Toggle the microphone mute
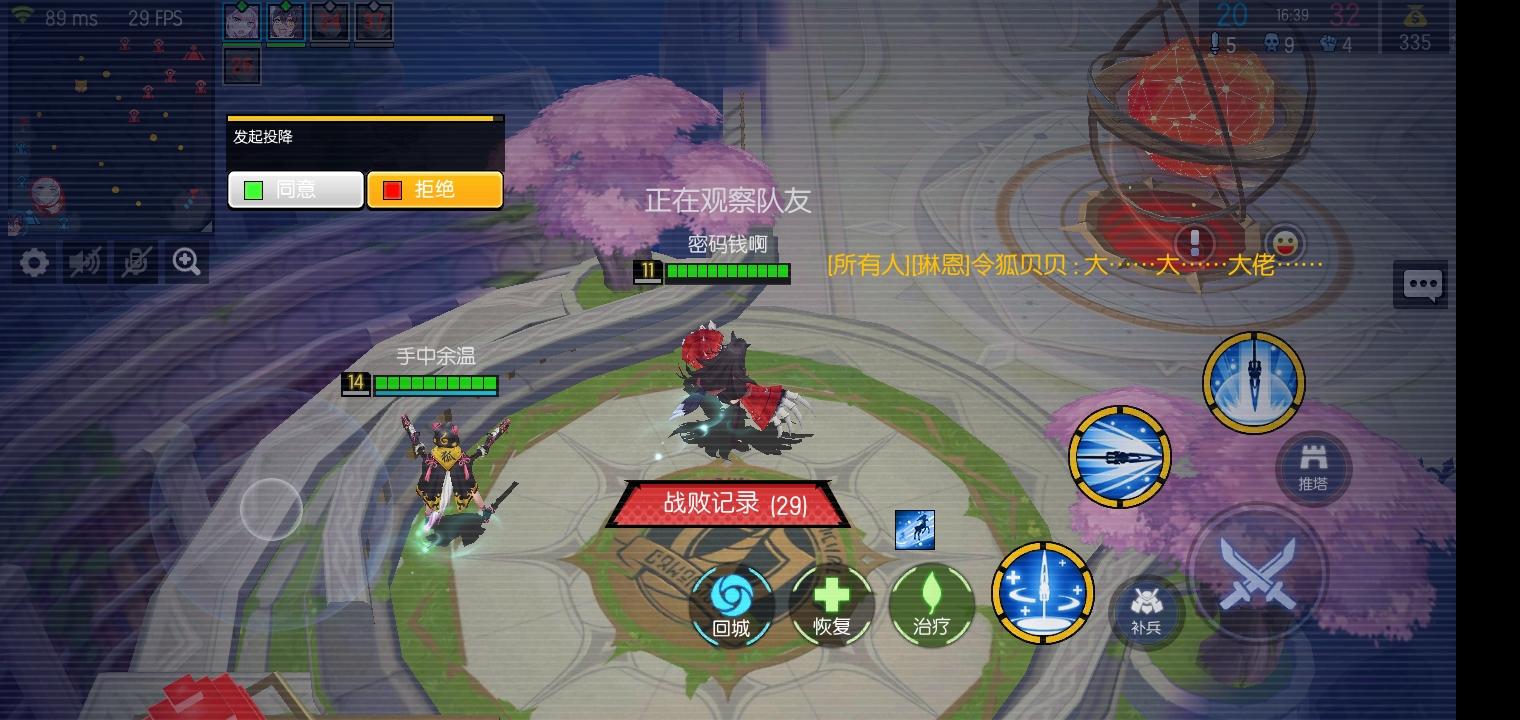Viewport: 1520px width, 720px height. click(135, 262)
